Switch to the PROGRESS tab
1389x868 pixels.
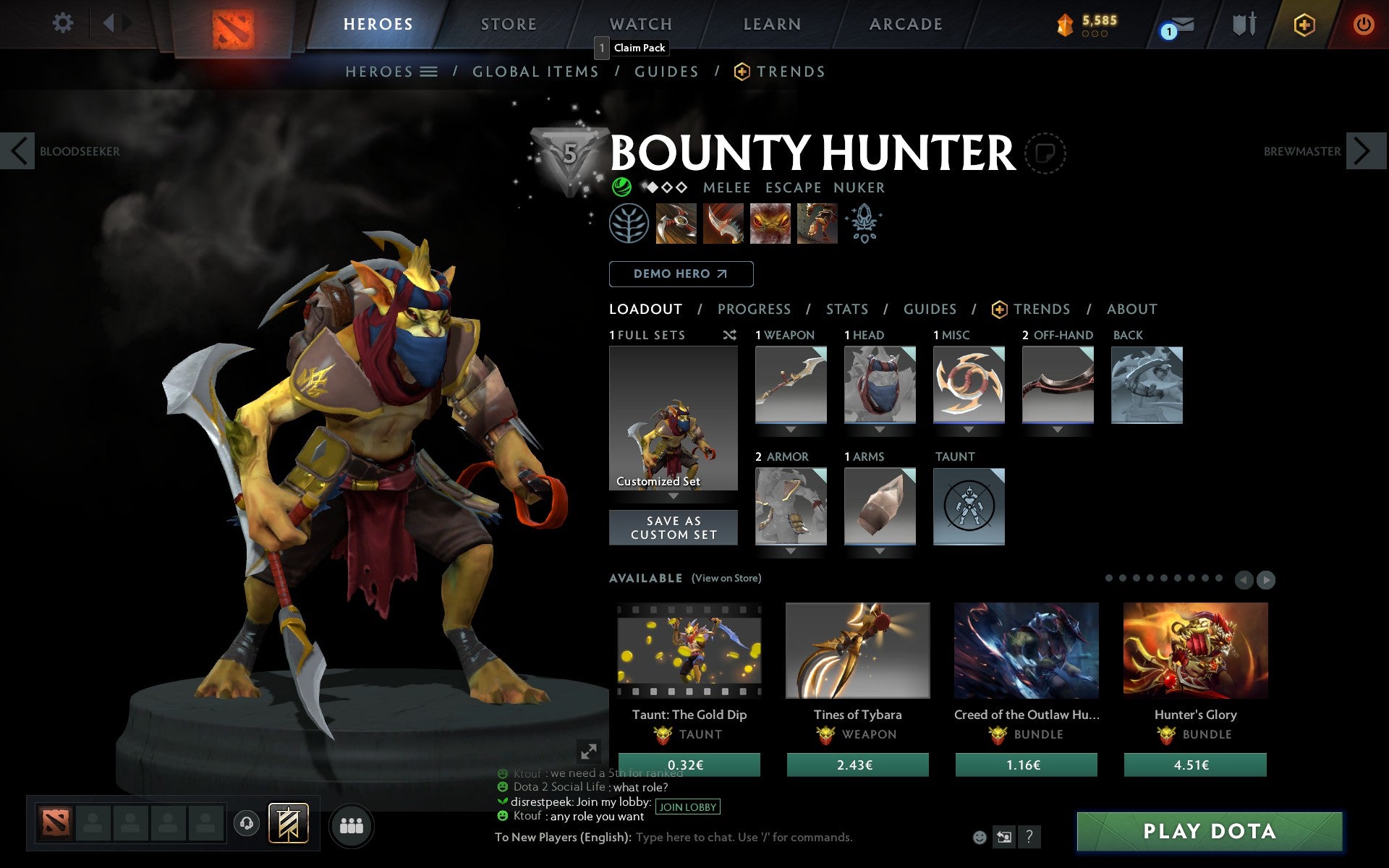click(754, 310)
